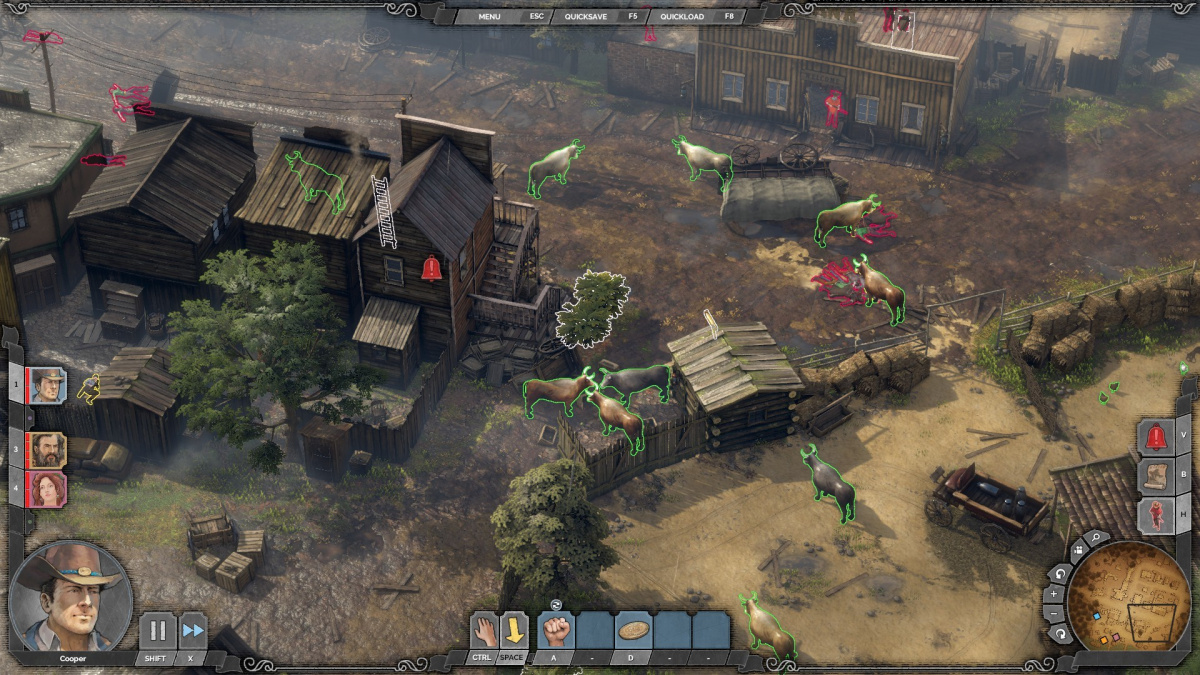Toggle the red enemy figure highlight button
The height and width of the screenshot is (675, 1200).
[x=1156, y=515]
